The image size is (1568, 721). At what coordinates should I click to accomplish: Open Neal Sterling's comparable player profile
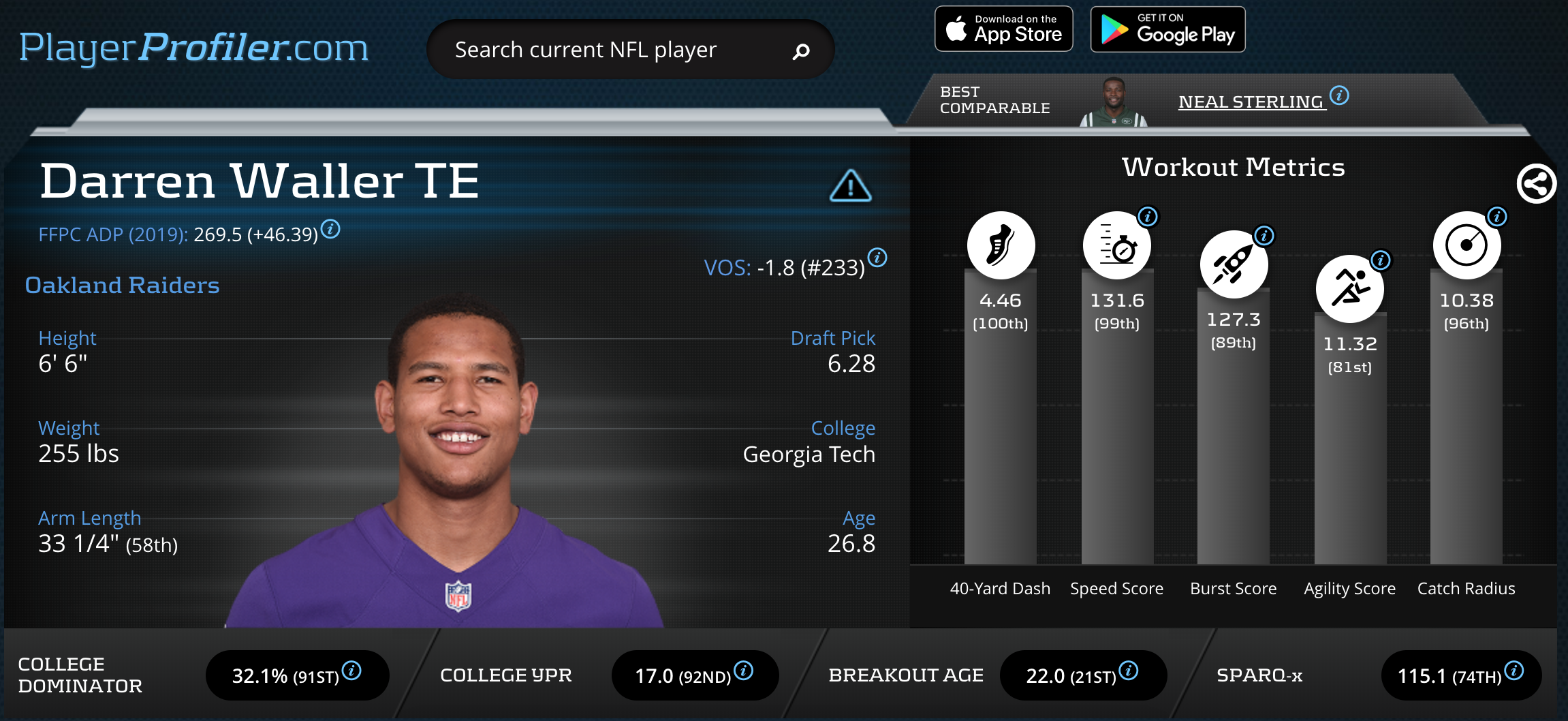tap(1251, 102)
